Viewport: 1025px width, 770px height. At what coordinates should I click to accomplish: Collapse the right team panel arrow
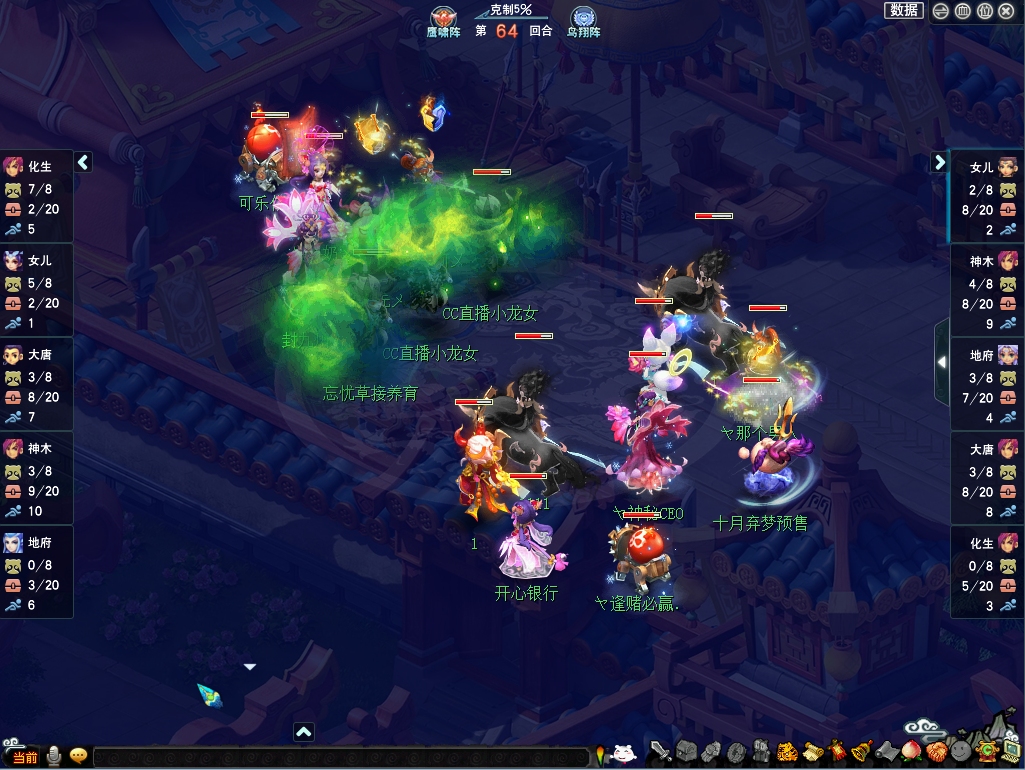pos(940,161)
